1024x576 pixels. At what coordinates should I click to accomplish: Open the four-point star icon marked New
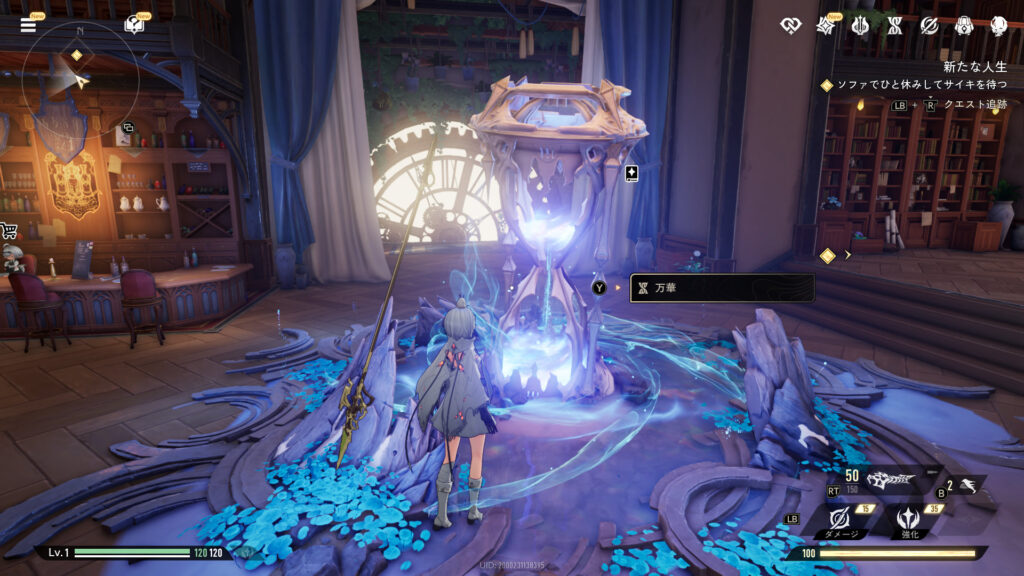[826, 25]
